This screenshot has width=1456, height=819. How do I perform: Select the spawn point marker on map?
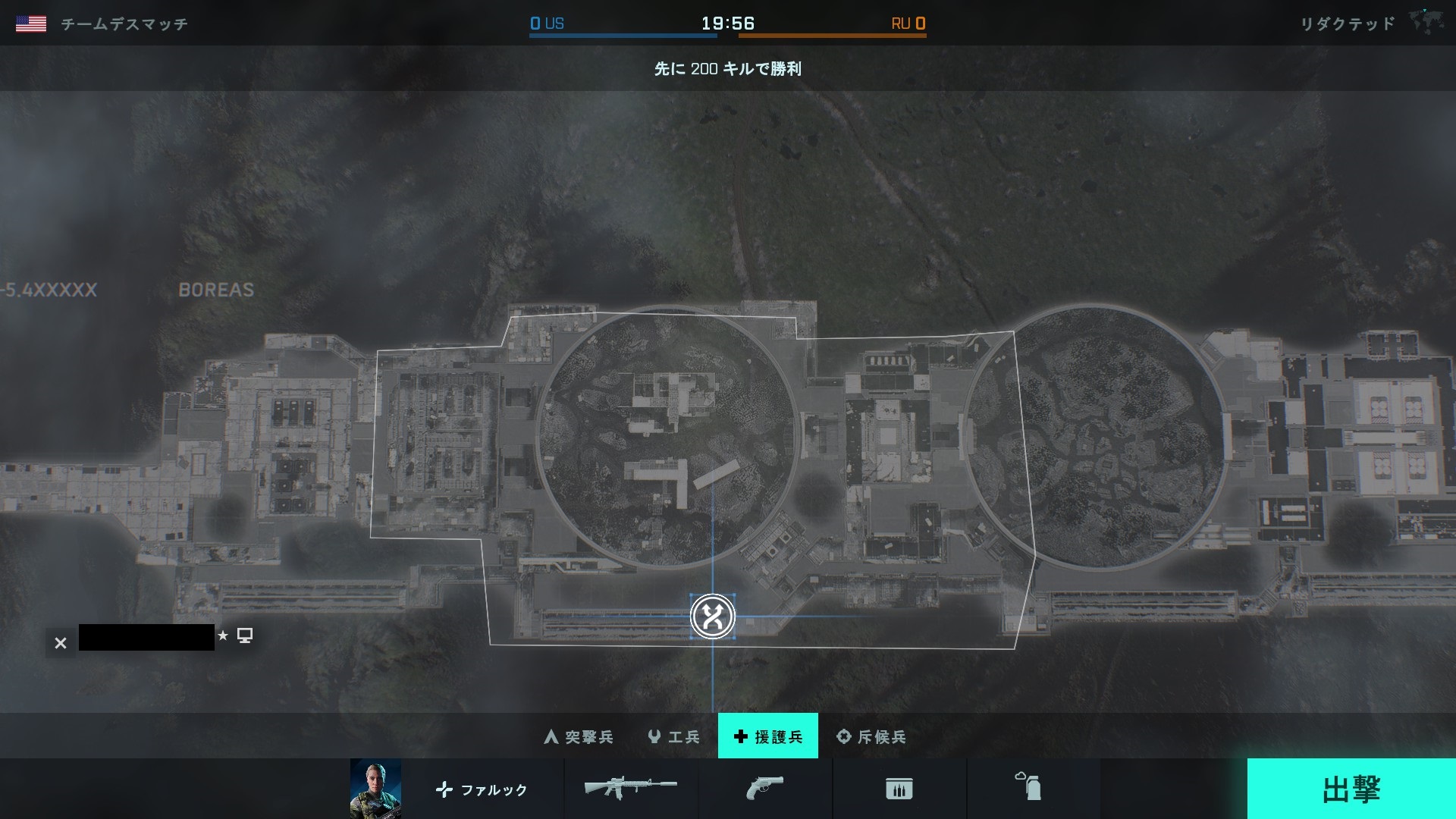712,617
